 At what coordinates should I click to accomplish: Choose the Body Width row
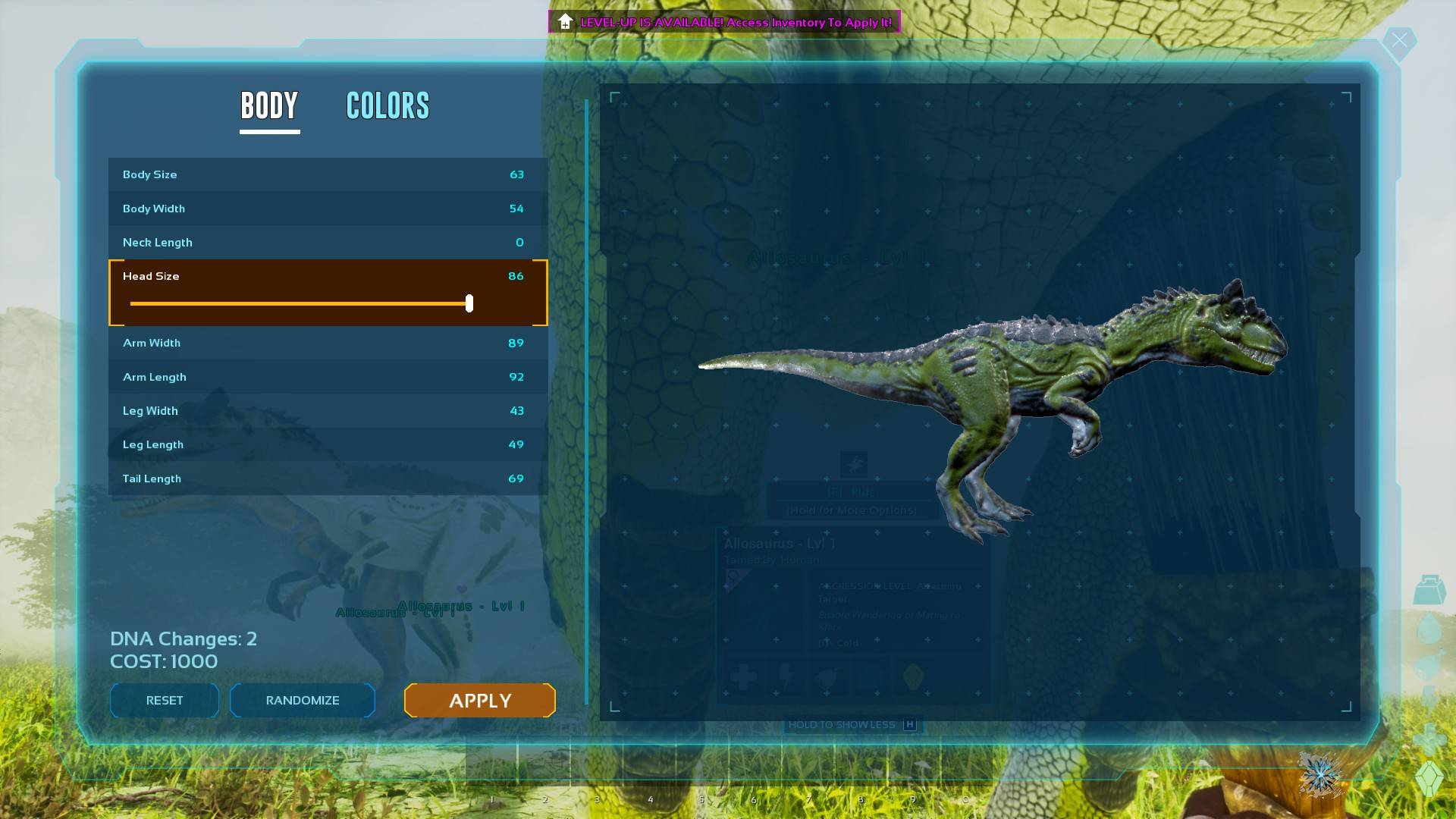[x=328, y=209]
